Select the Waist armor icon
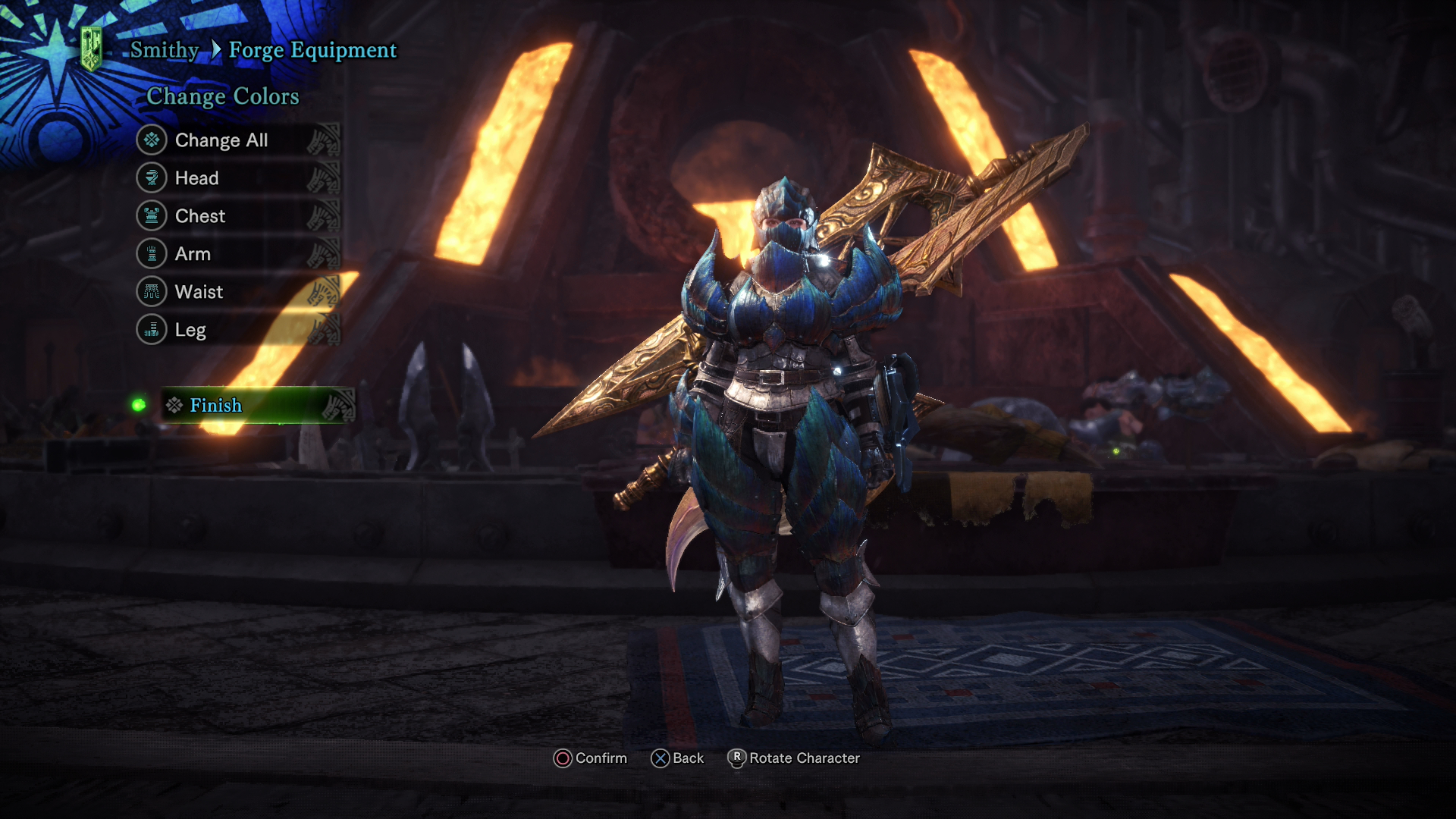Image resolution: width=1456 pixels, height=819 pixels. point(152,291)
